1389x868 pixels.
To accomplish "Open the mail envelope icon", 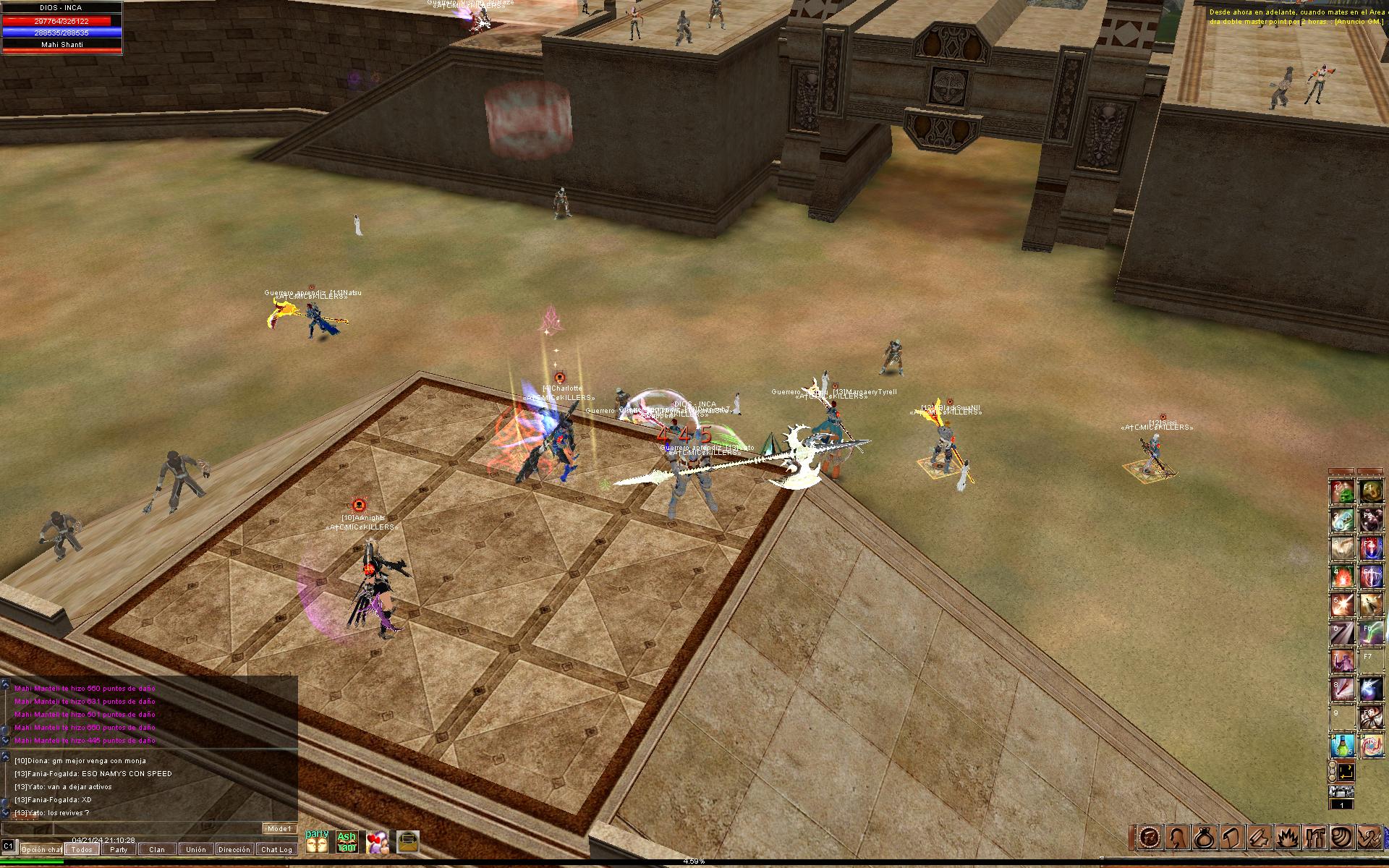I will click(x=407, y=842).
